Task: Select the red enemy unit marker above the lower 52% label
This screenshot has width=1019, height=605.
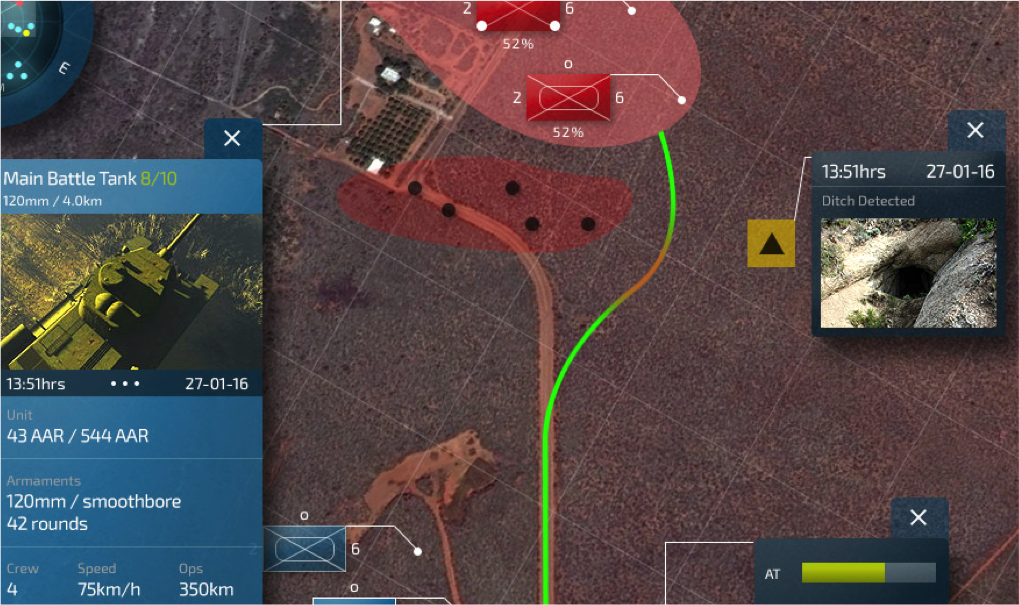Action: coord(568,98)
